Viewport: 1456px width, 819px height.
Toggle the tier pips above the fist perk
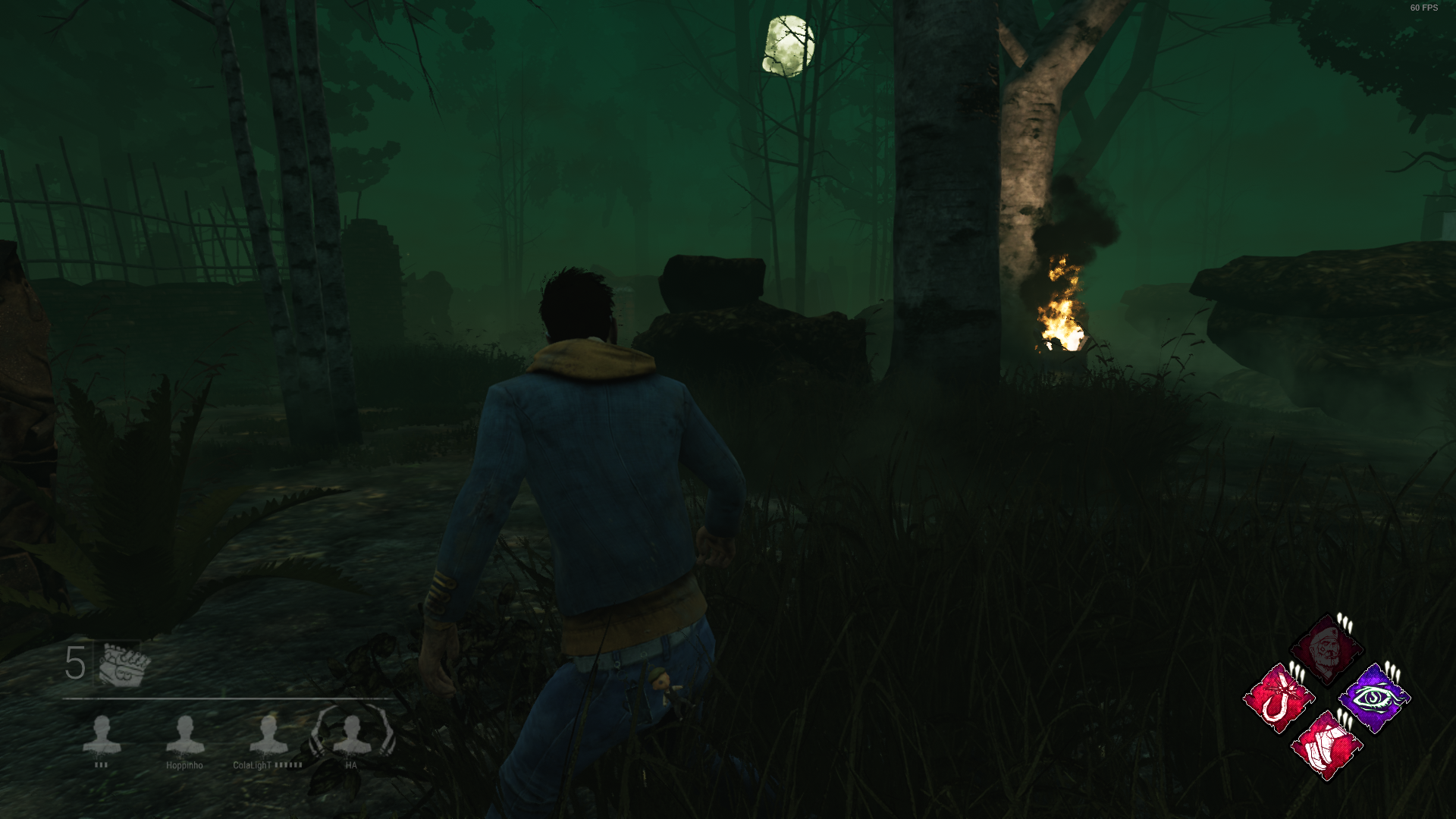1344,717
